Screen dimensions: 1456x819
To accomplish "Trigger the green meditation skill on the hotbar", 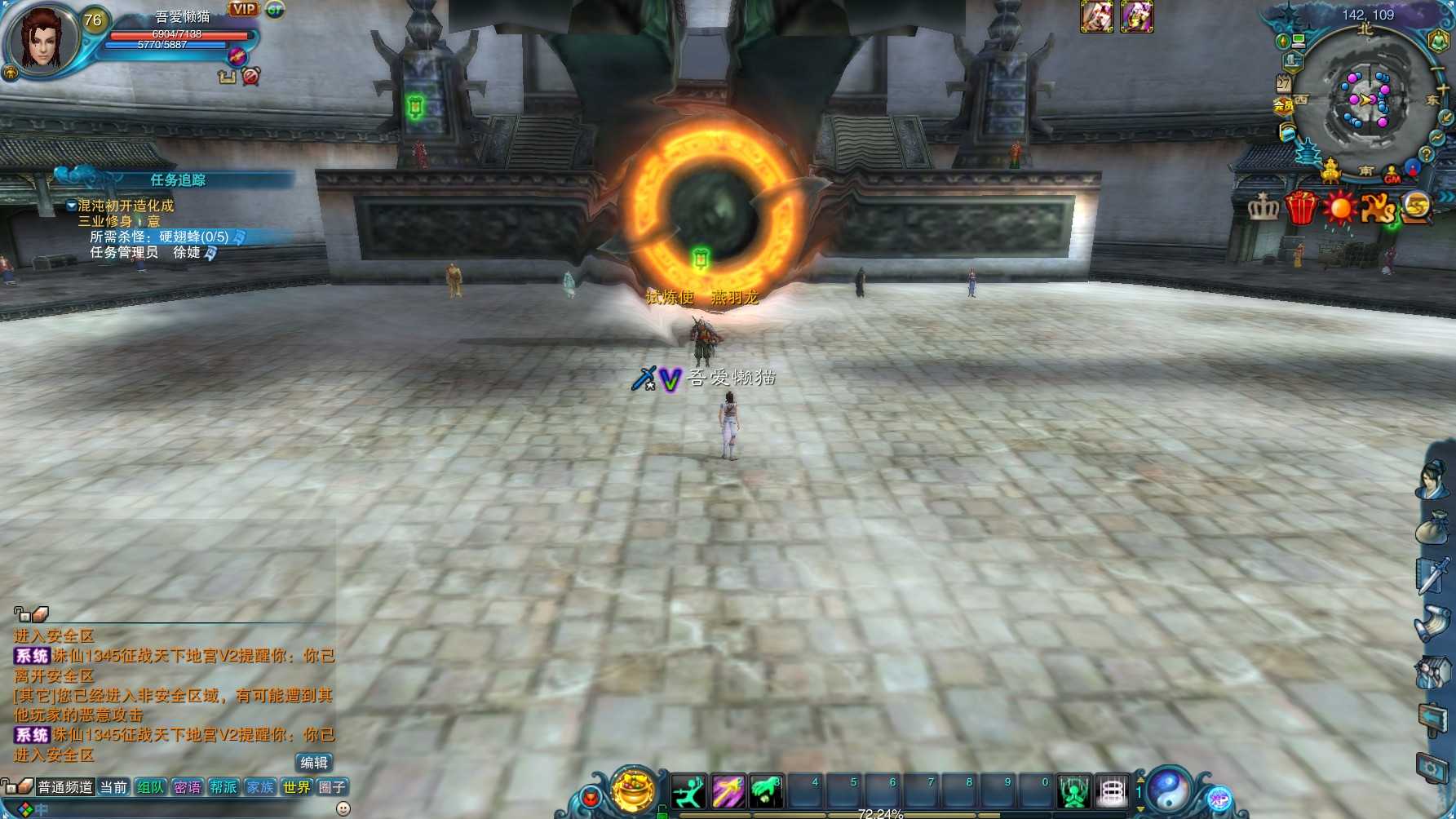I will coord(1073,791).
